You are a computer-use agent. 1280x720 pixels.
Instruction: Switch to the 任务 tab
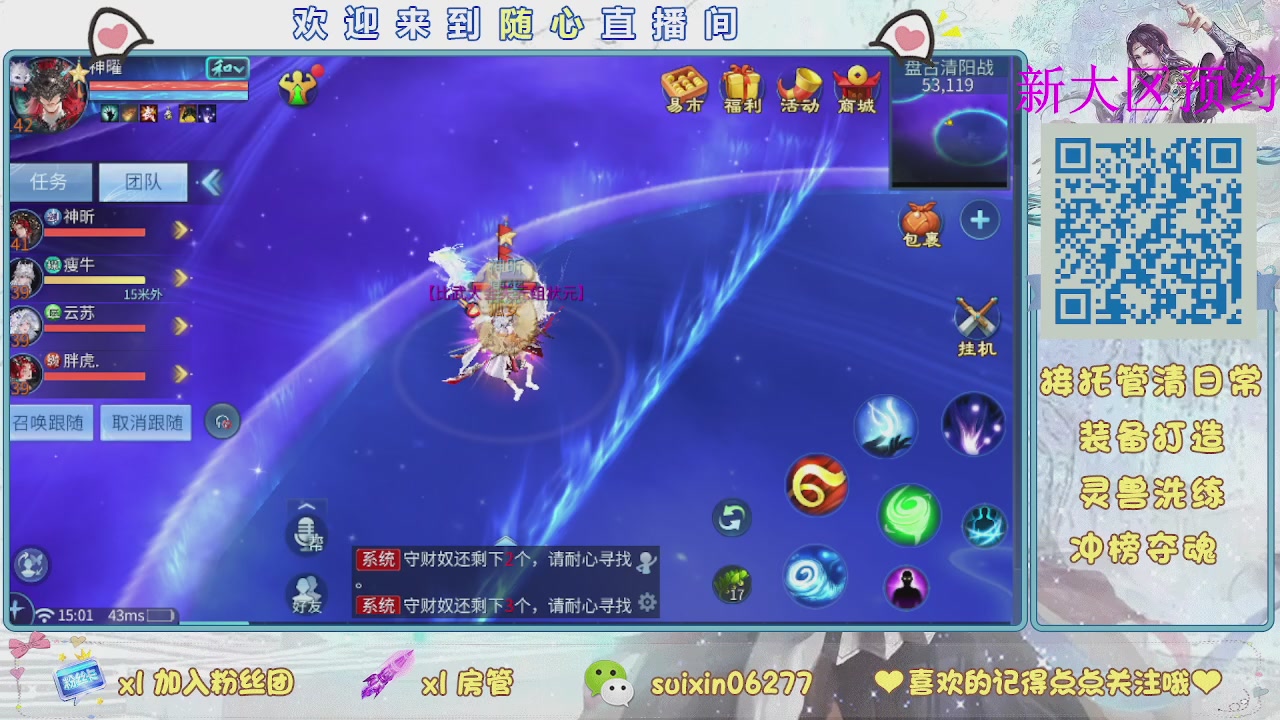click(51, 181)
